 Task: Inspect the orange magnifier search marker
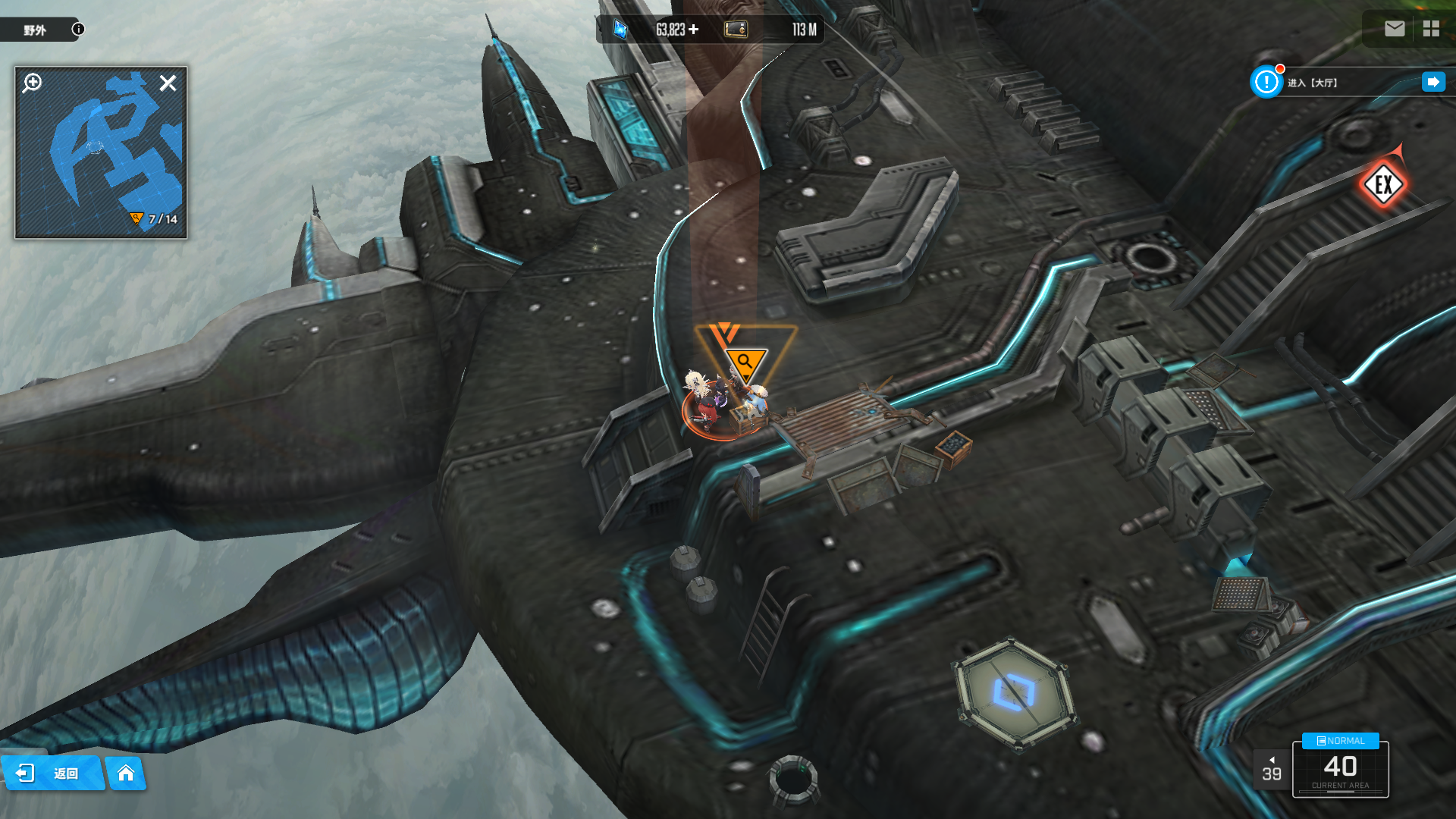745,362
